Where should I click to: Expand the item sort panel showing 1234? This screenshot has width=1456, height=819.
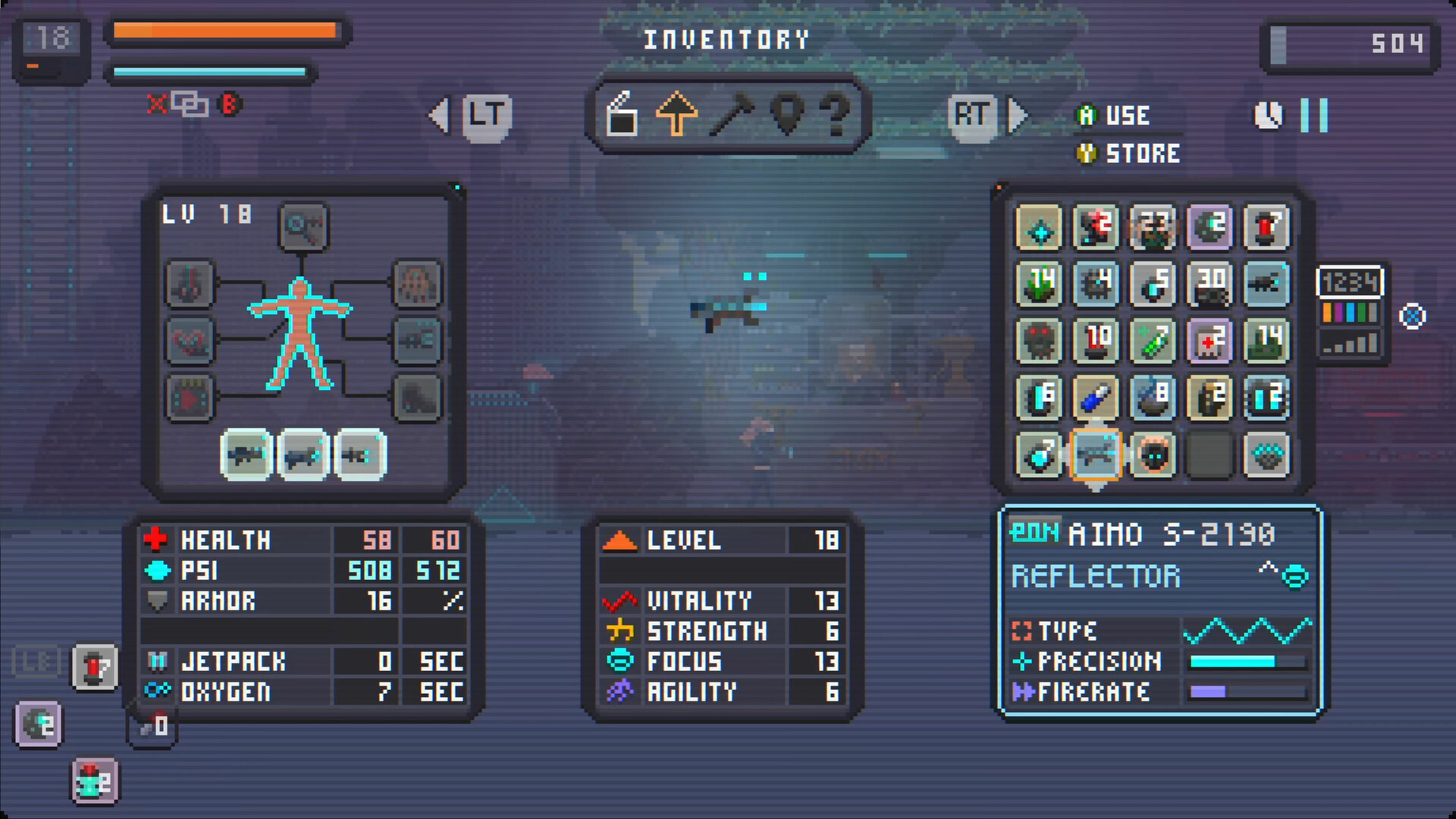coord(1351,284)
